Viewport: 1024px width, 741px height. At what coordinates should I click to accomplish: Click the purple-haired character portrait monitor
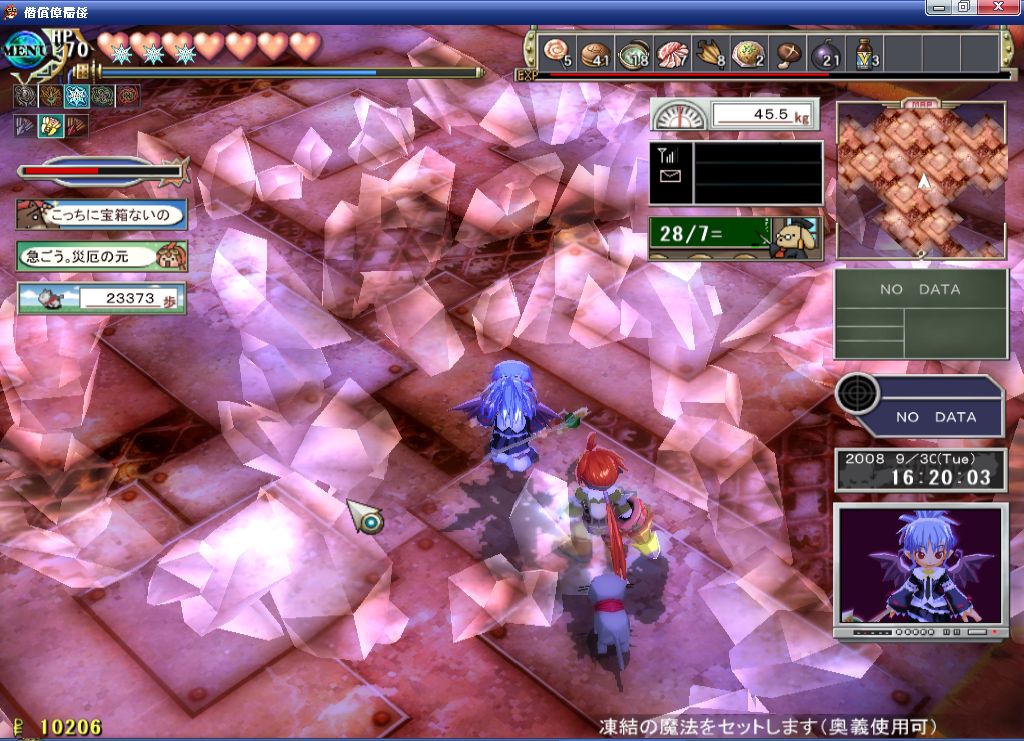(920, 568)
